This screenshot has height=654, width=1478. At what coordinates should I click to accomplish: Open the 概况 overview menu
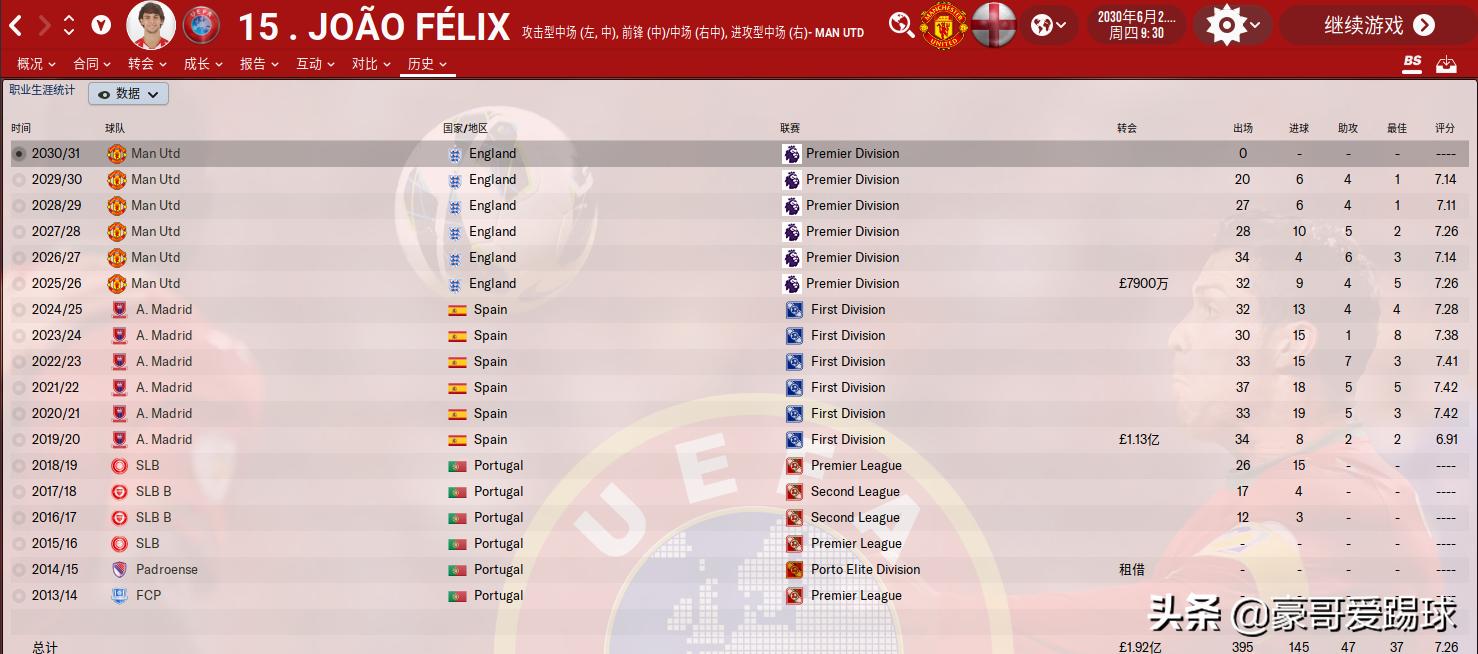coord(36,64)
